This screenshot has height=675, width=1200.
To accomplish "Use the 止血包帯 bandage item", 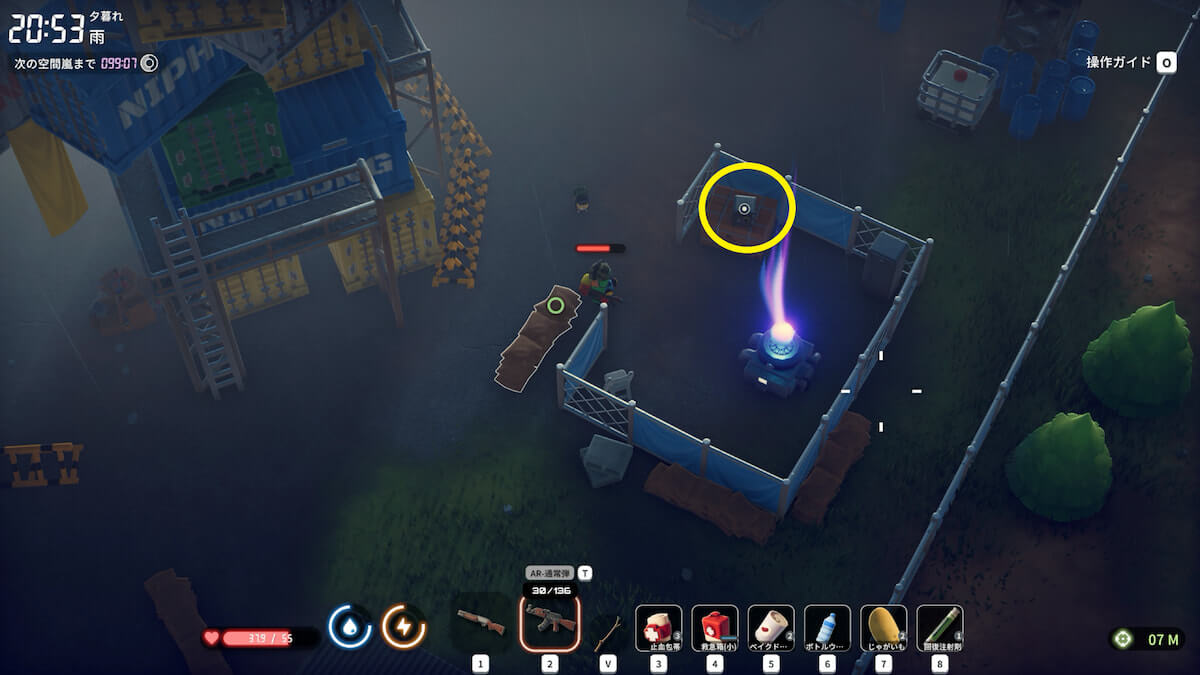I will click(x=659, y=628).
